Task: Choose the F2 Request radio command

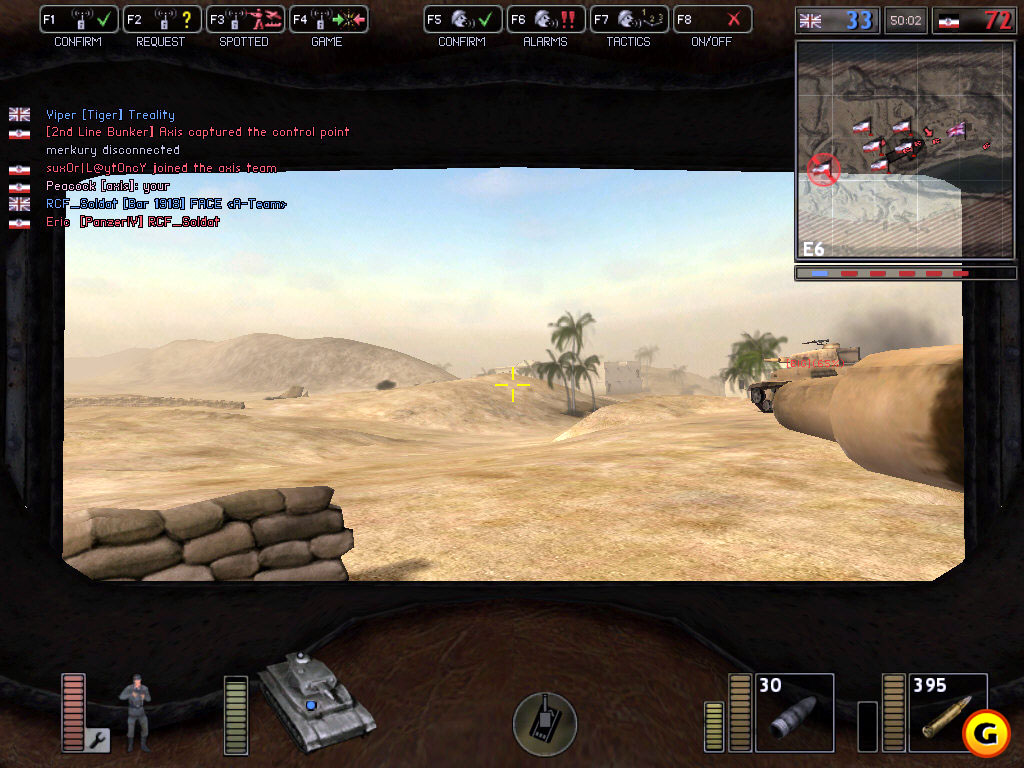Action: [161, 19]
